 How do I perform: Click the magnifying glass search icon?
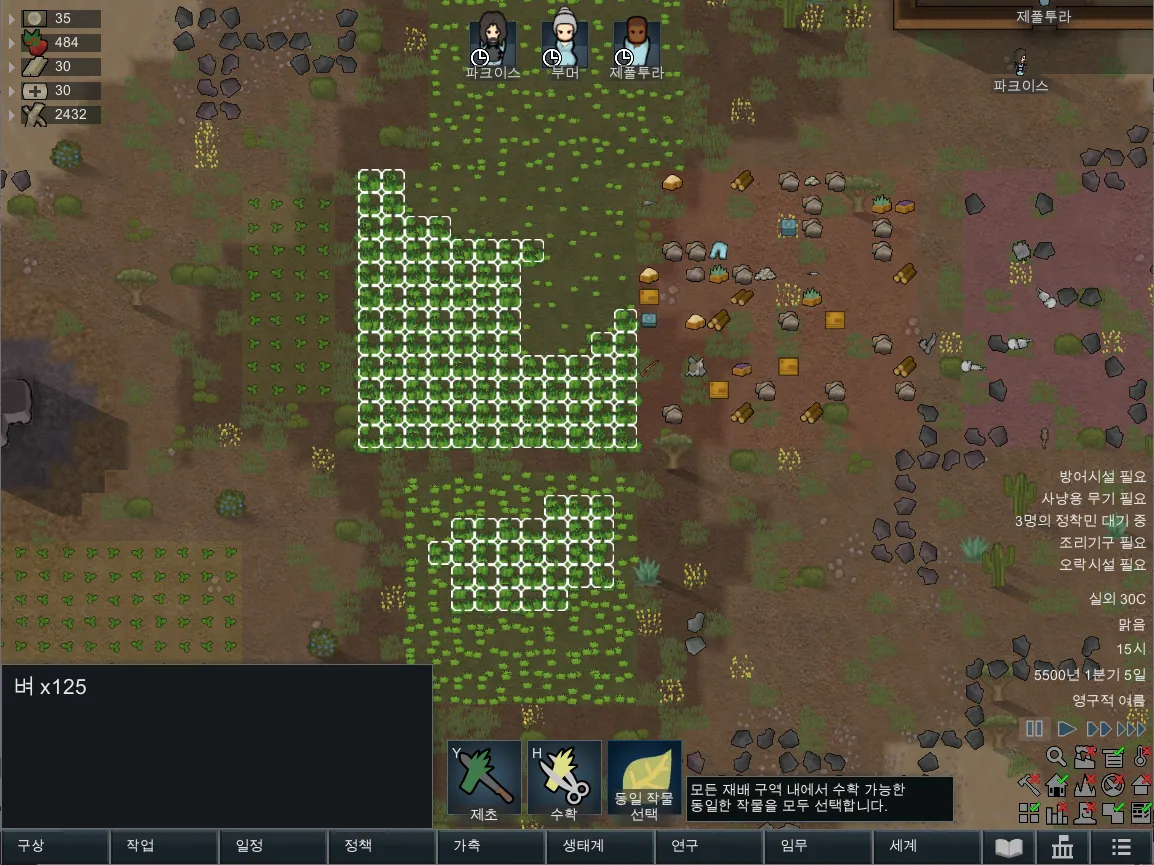tap(1057, 757)
